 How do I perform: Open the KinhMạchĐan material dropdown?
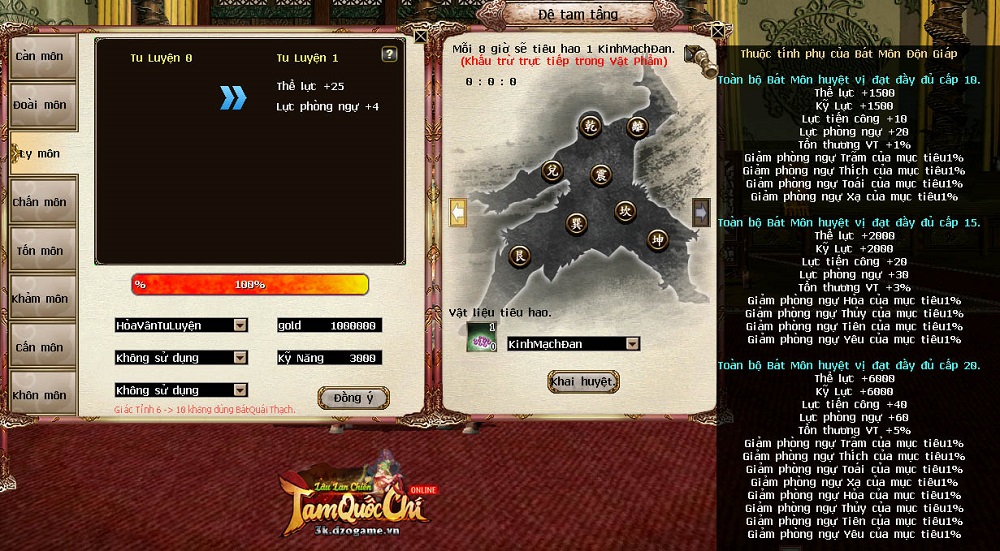[x=632, y=344]
